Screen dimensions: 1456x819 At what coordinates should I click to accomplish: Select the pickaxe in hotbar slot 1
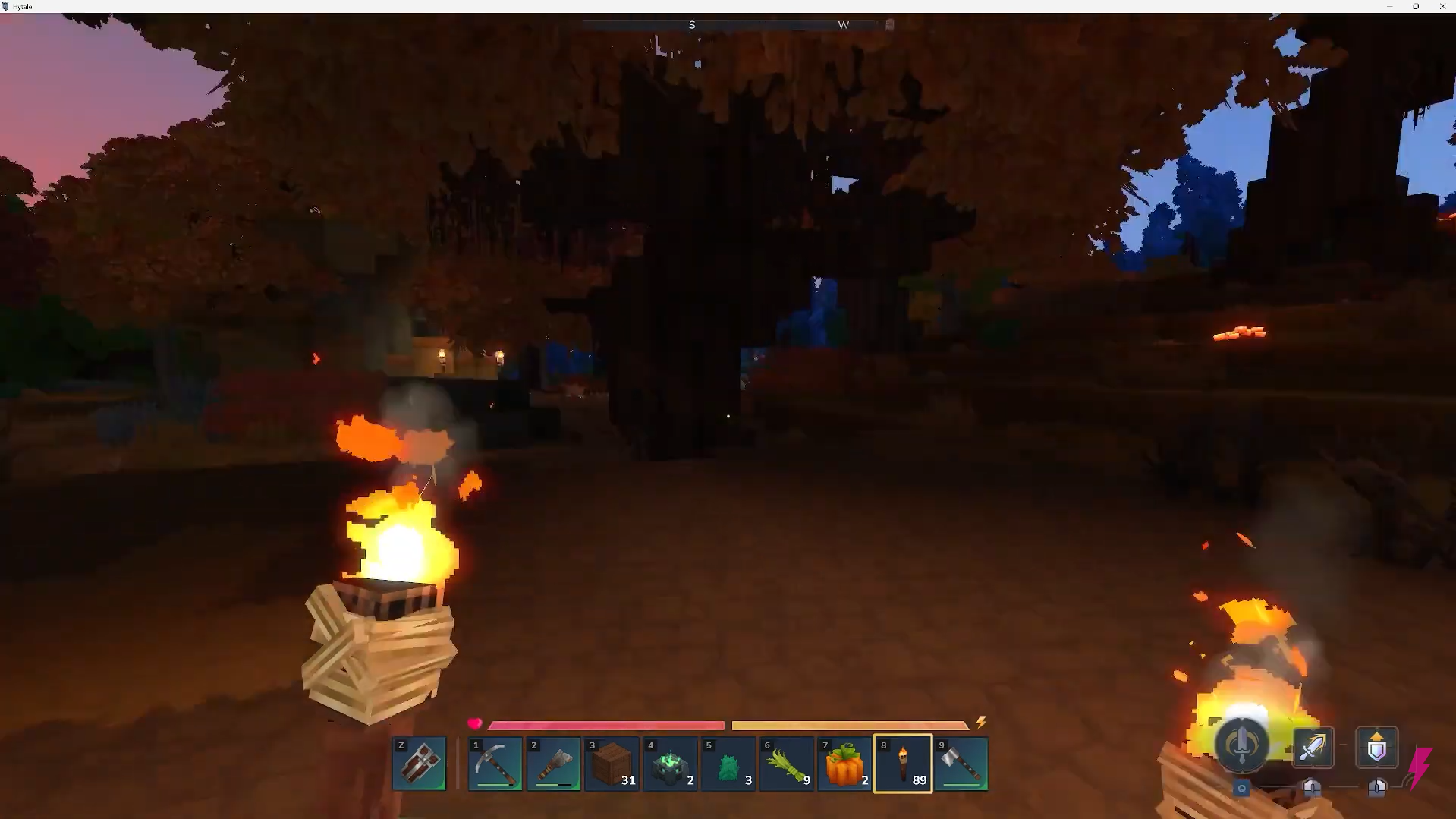494,764
